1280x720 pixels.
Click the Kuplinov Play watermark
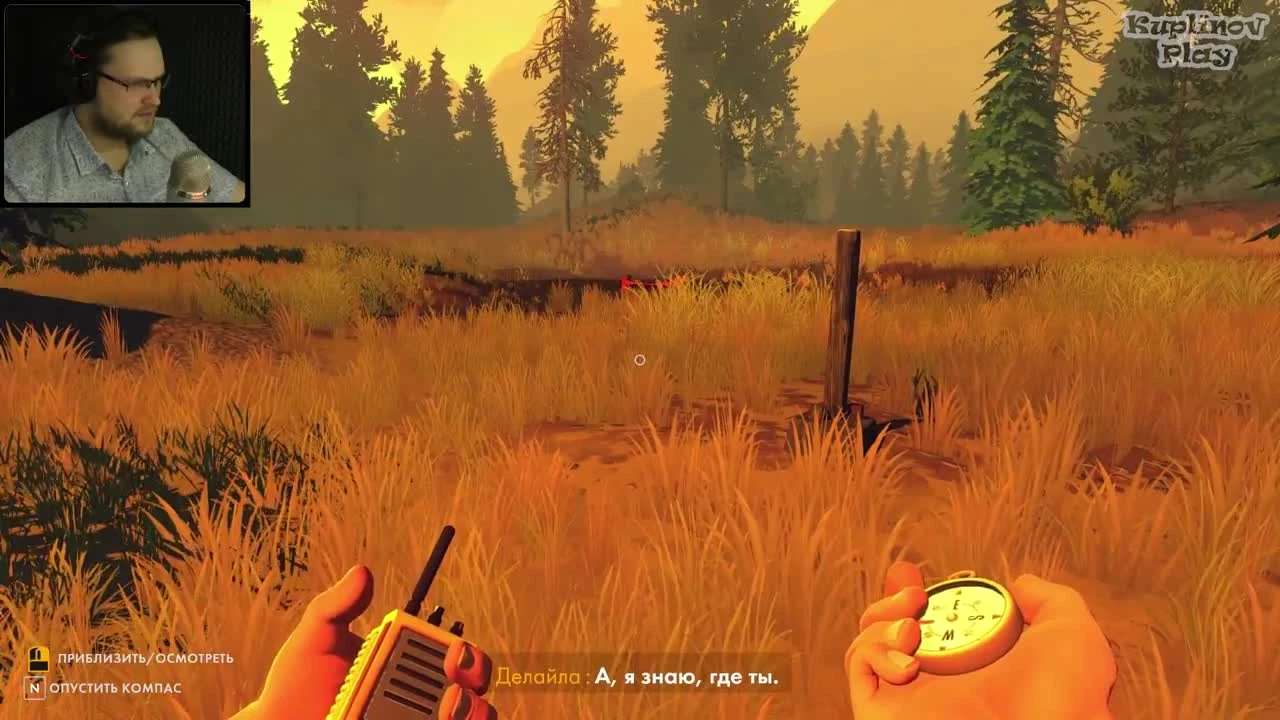pyautogui.click(x=1197, y=33)
